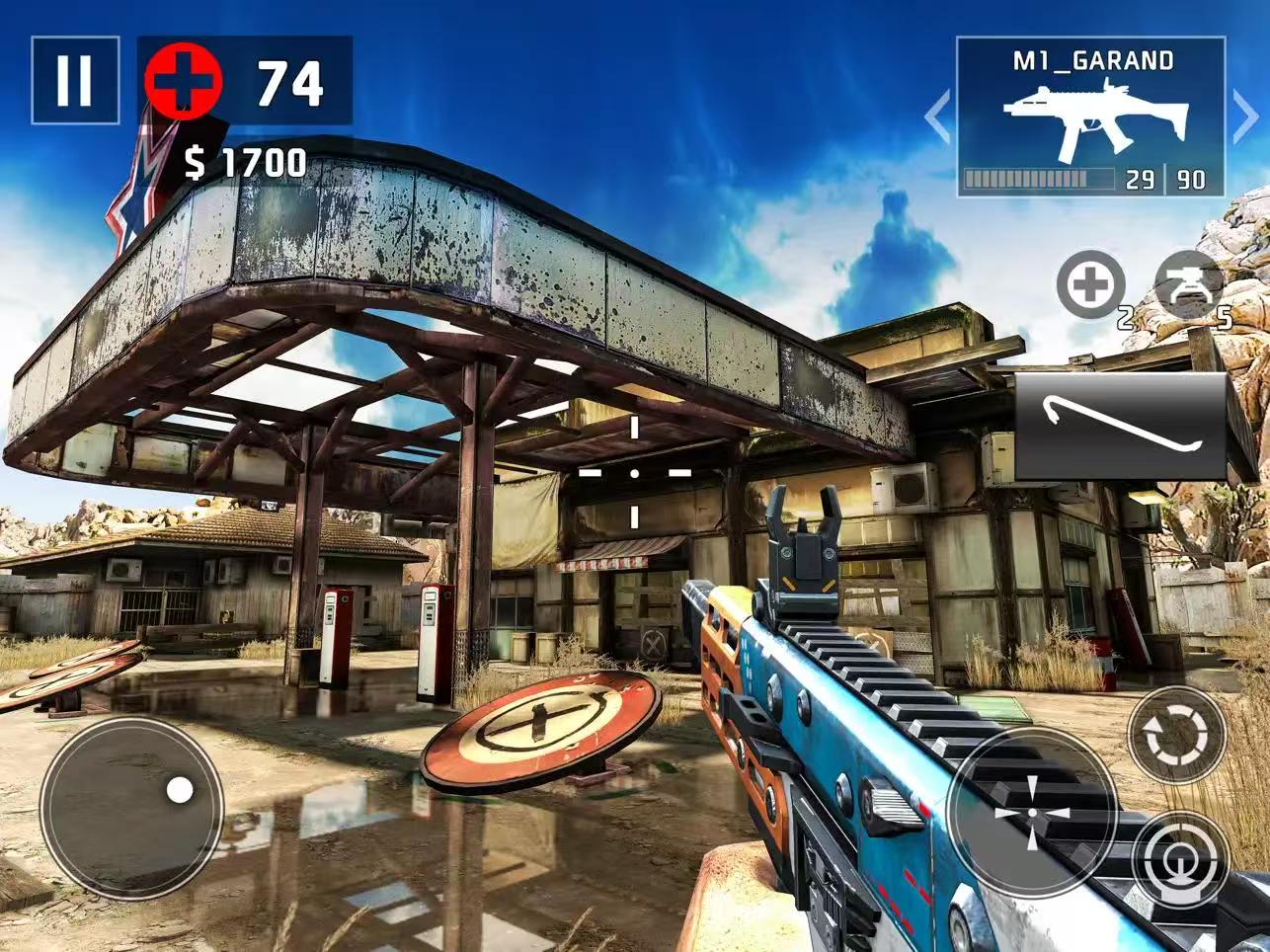
Task: Fire using the crosshair shoot button
Action: (1032, 812)
